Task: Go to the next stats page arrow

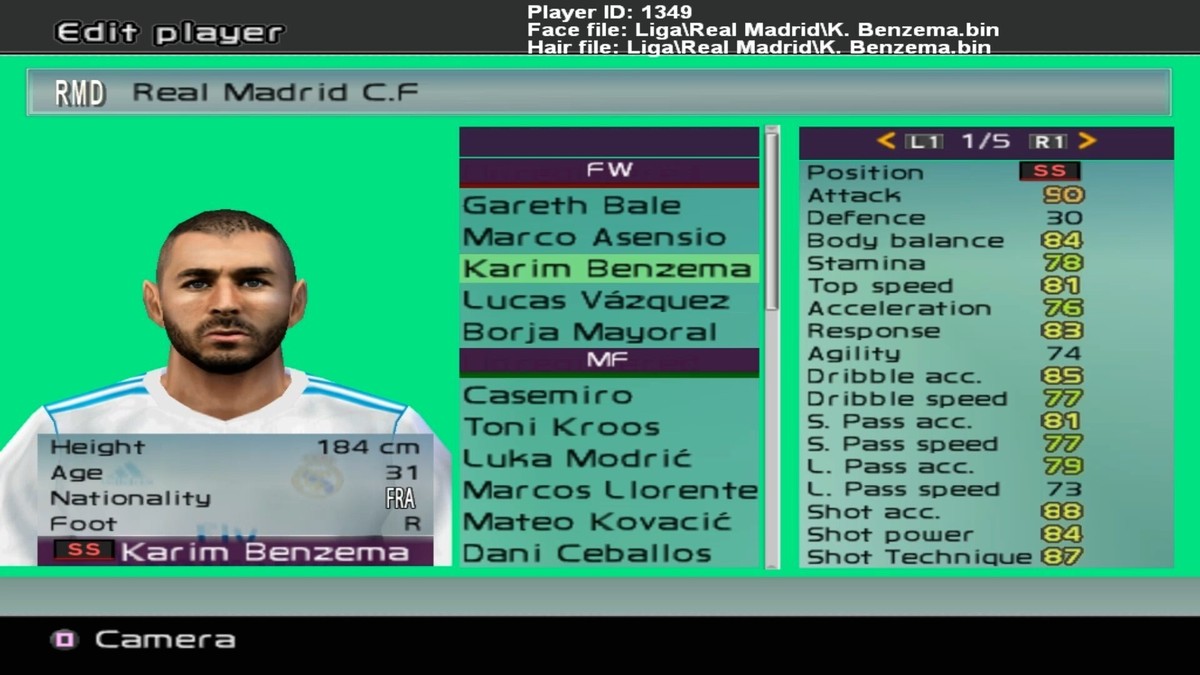Action: 1088,142
